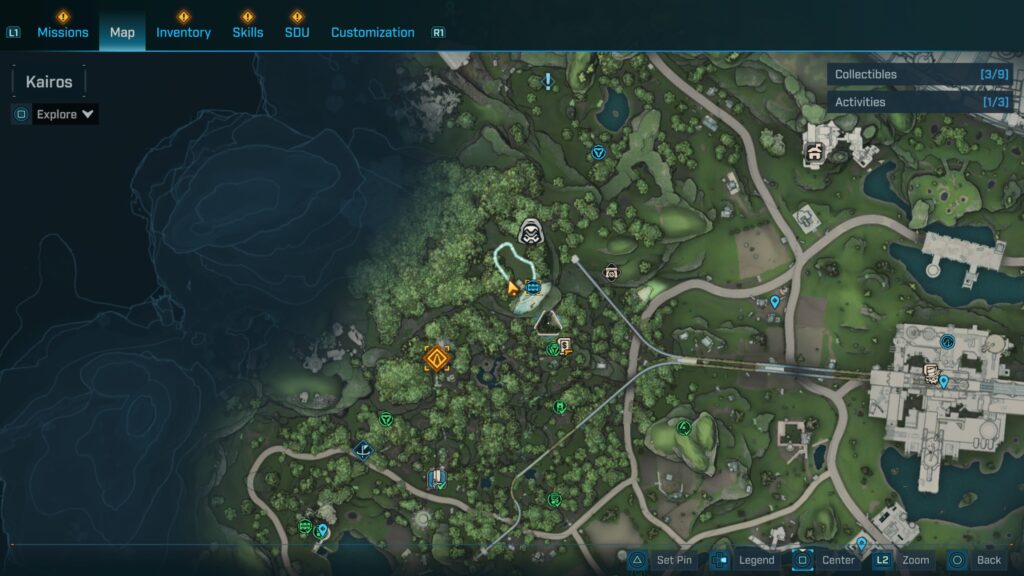Switch to the Missions tab
The height and width of the screenshot is (576, 1024).
(63, 32)
